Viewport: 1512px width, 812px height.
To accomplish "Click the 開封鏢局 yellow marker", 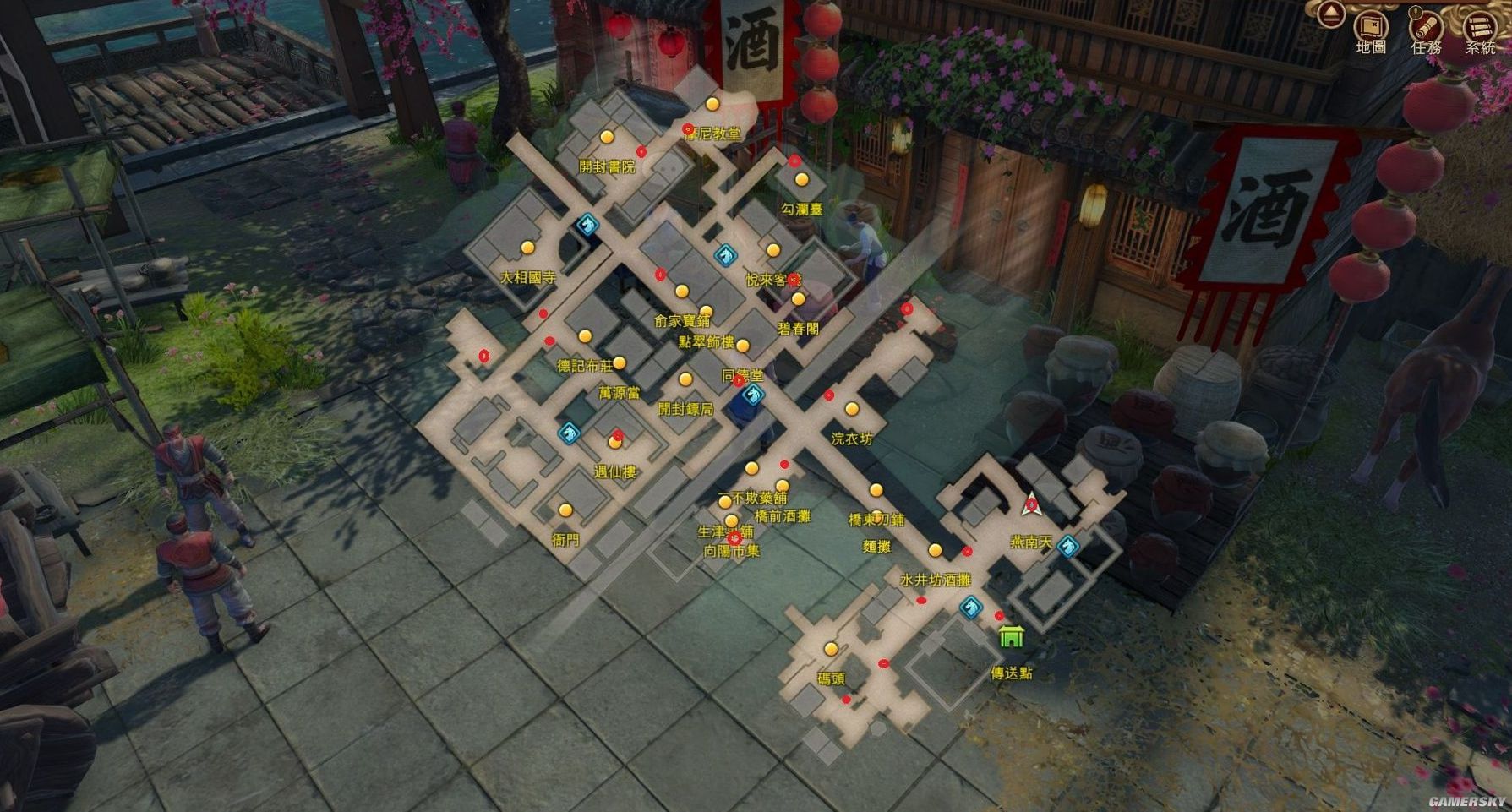I will coord(685,379).
